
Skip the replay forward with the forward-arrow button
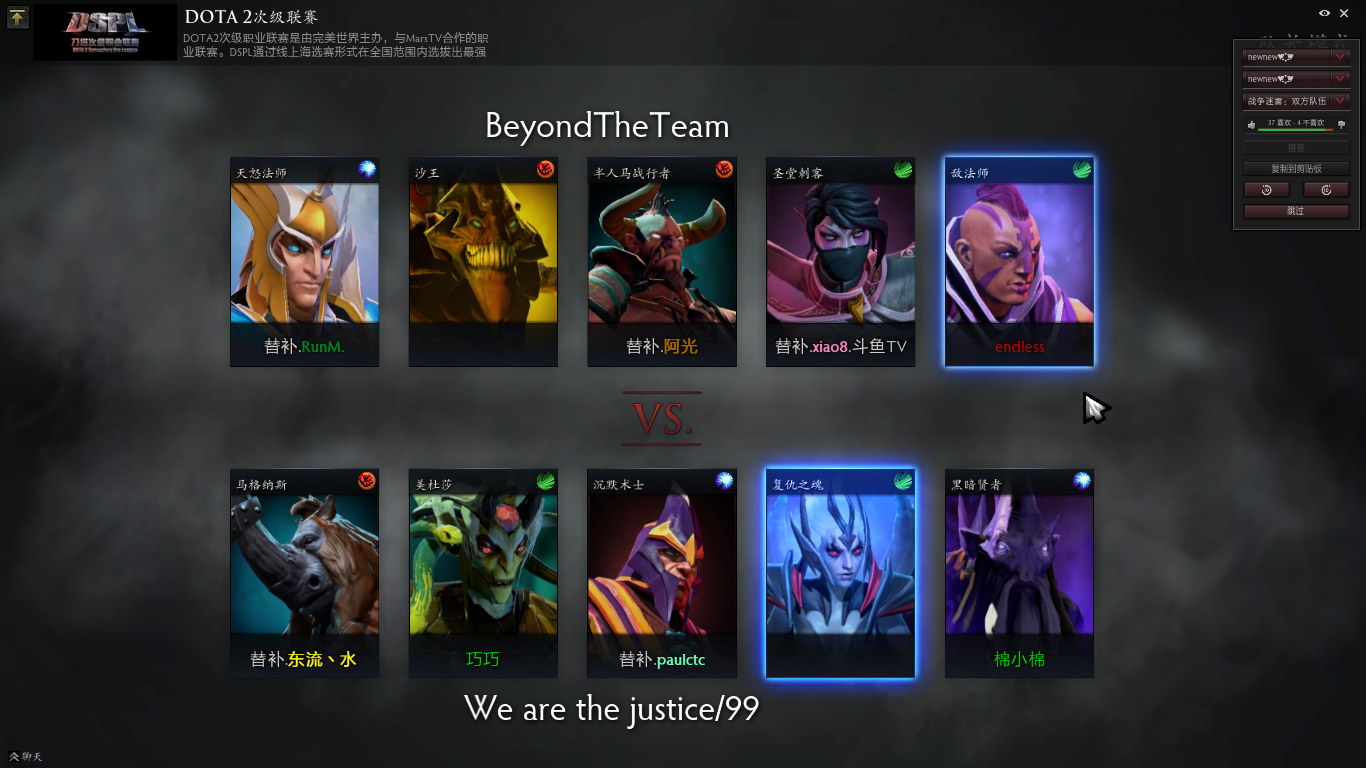(x=1326, y=190)
